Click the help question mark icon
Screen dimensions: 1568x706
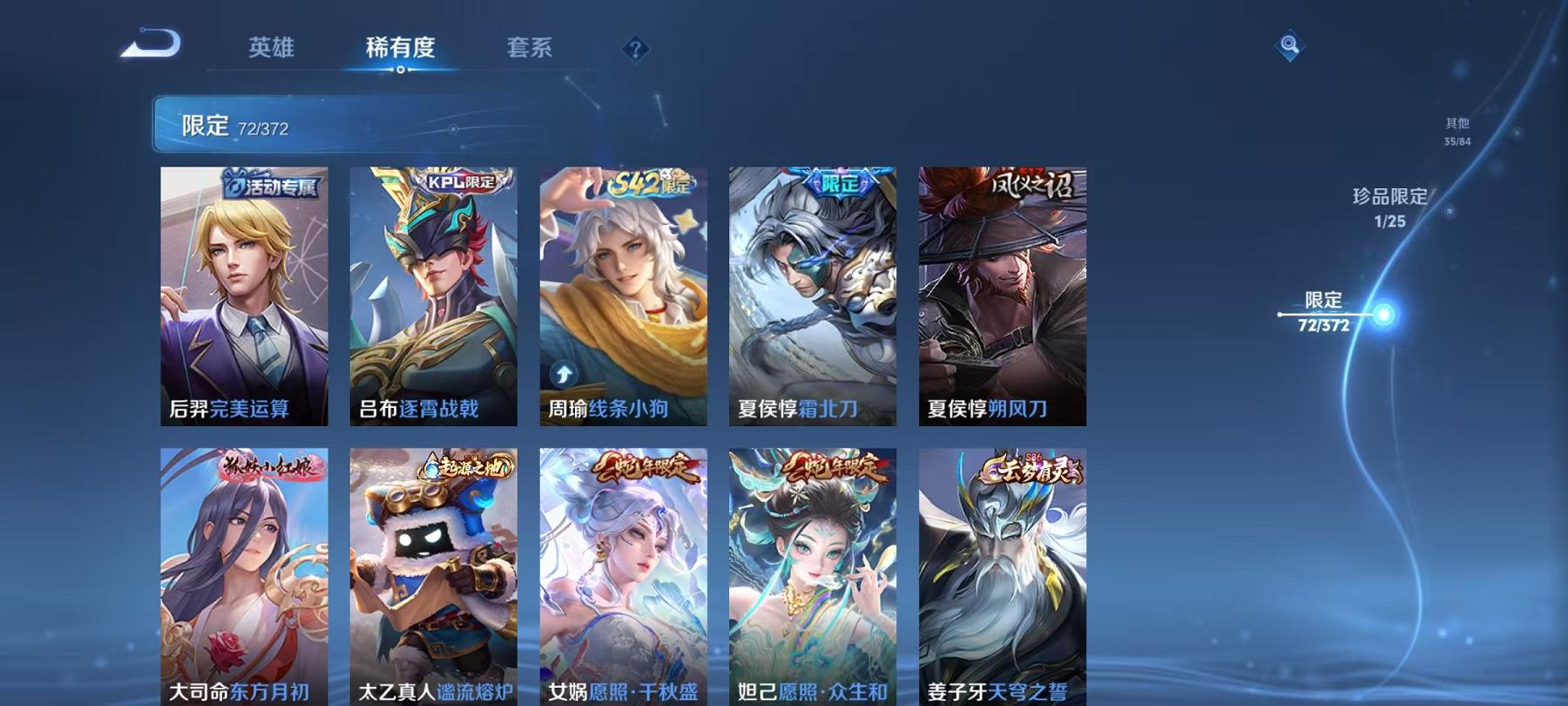coord(637,50)
